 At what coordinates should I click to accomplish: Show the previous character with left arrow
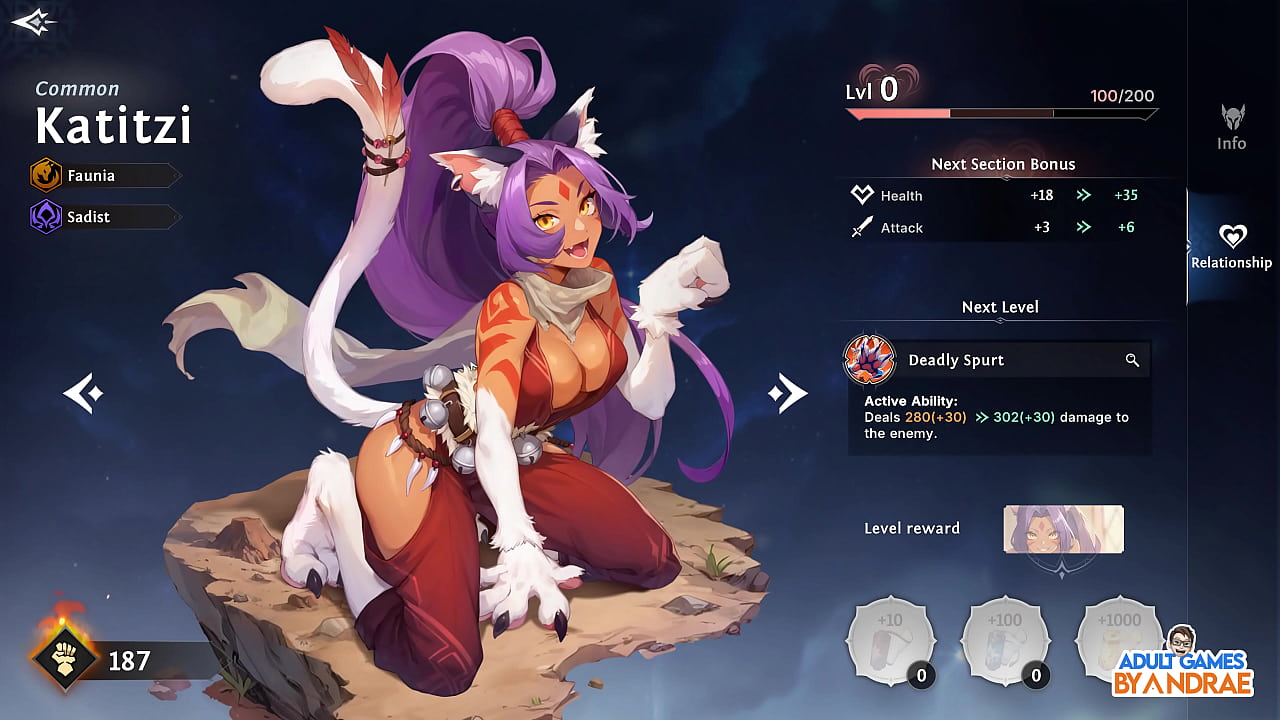pos(83,394)
